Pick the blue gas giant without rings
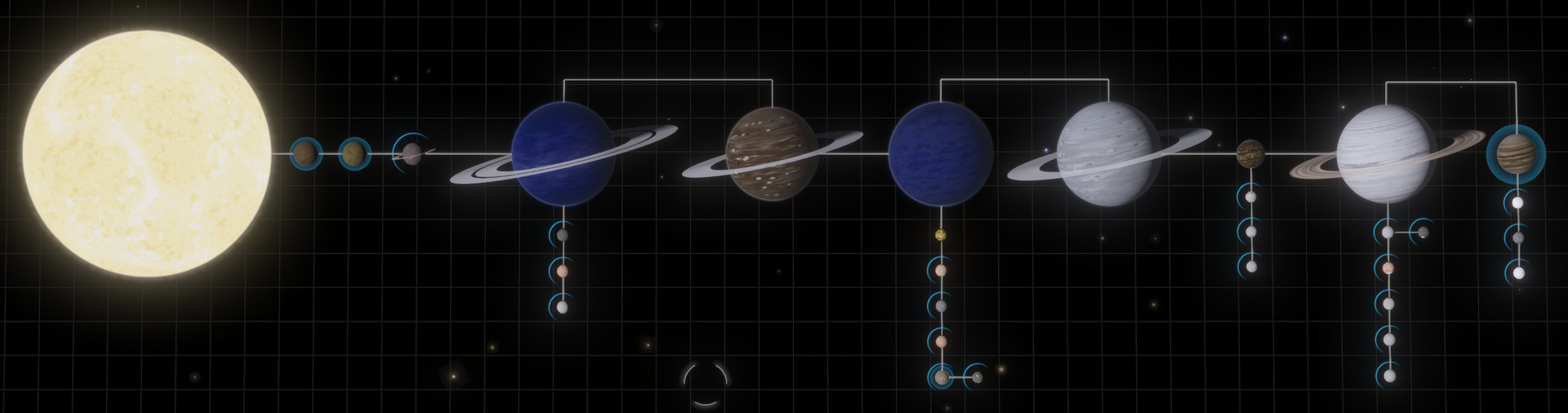 (940, 153)
